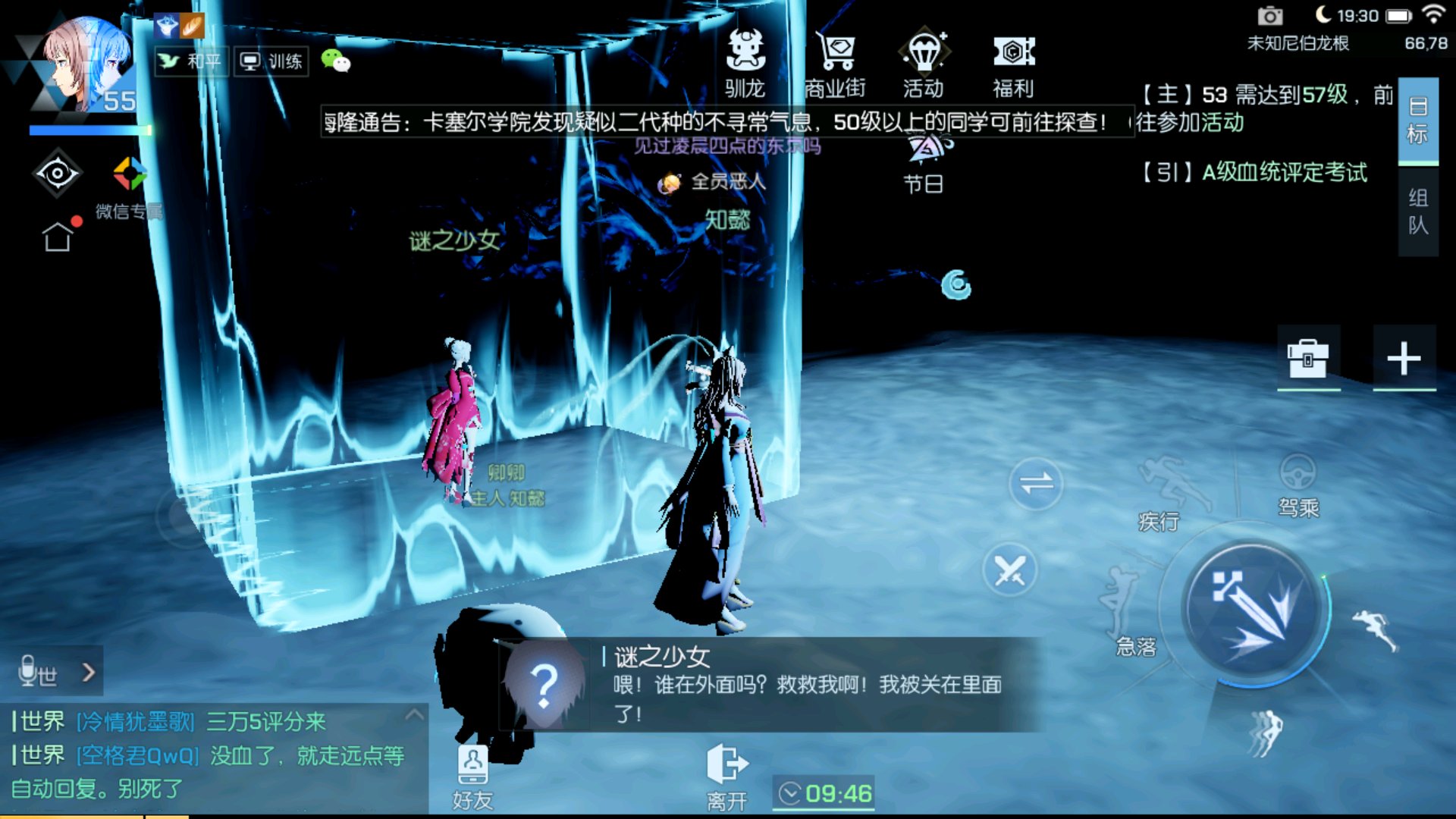
Task: Open the 节日 festival event
Action: (x=924, y=162)
